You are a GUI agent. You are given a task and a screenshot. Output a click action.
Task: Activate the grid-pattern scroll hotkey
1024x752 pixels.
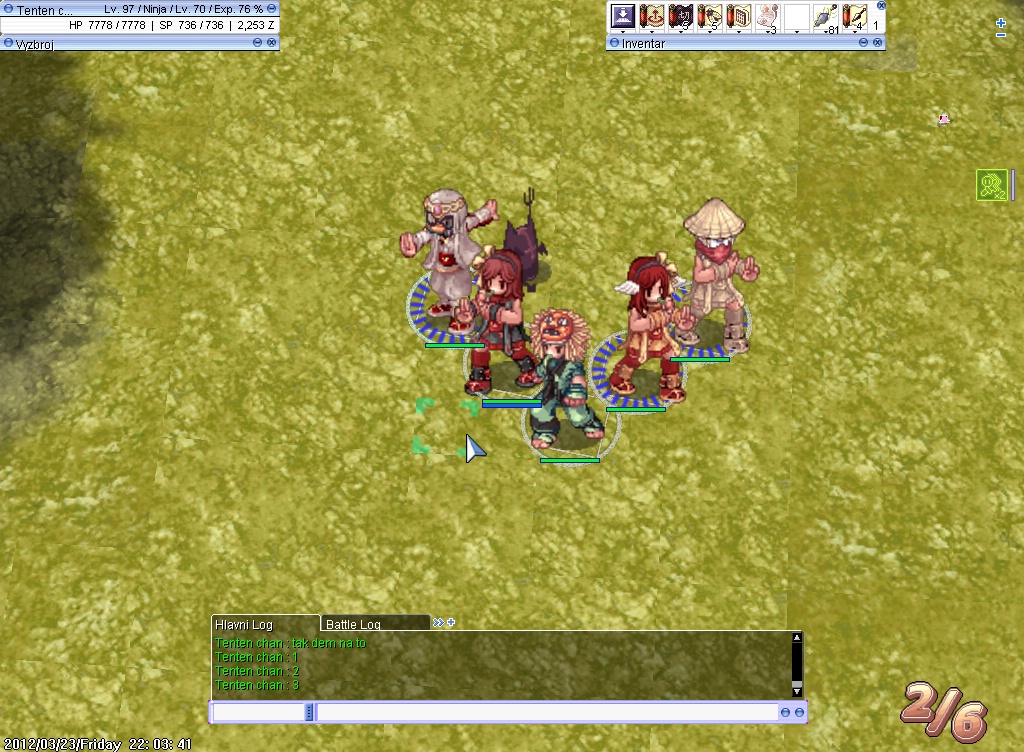pyautogui.click(x=739, y=17)
